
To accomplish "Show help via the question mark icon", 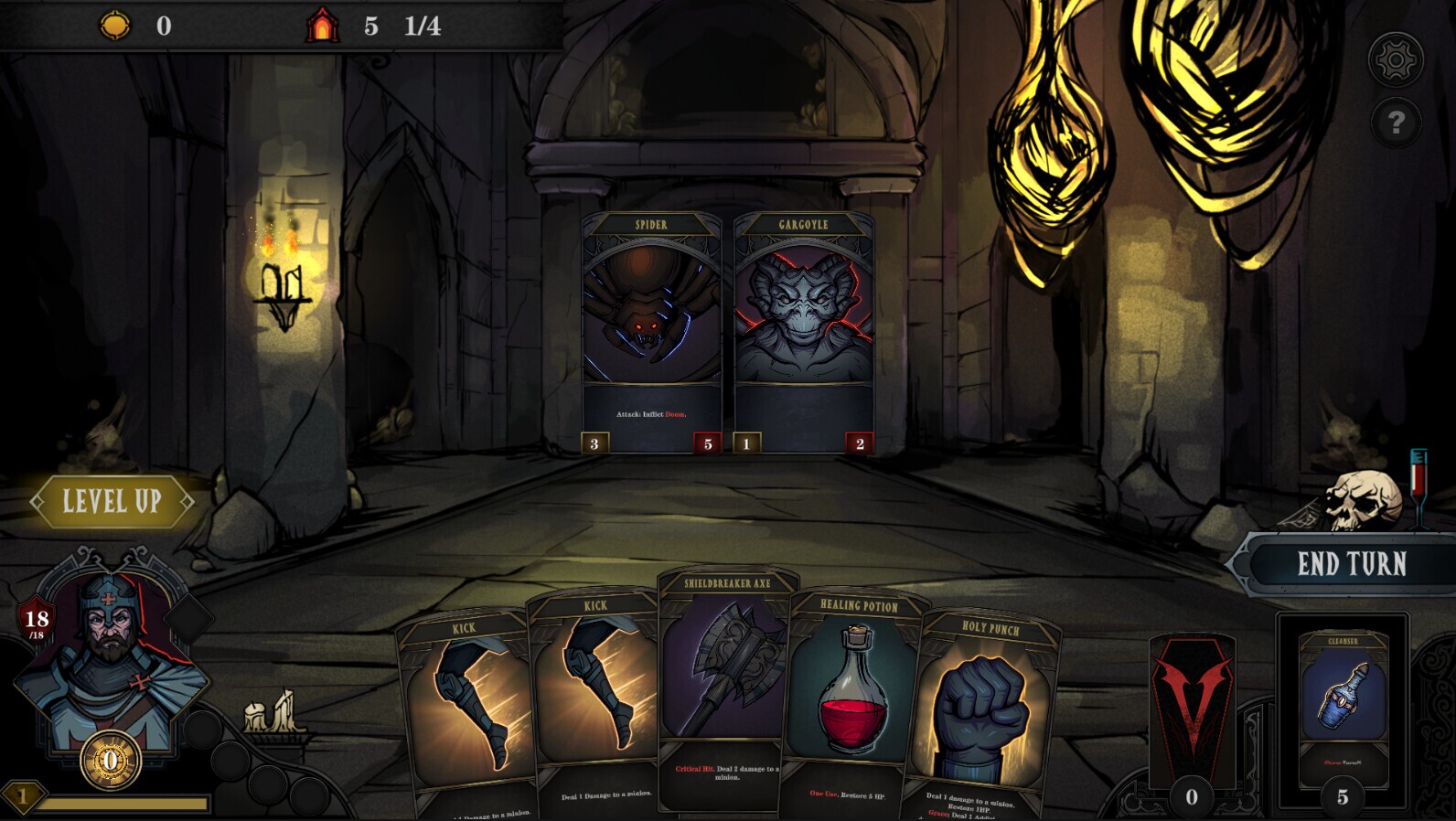I will (1396, 123).
